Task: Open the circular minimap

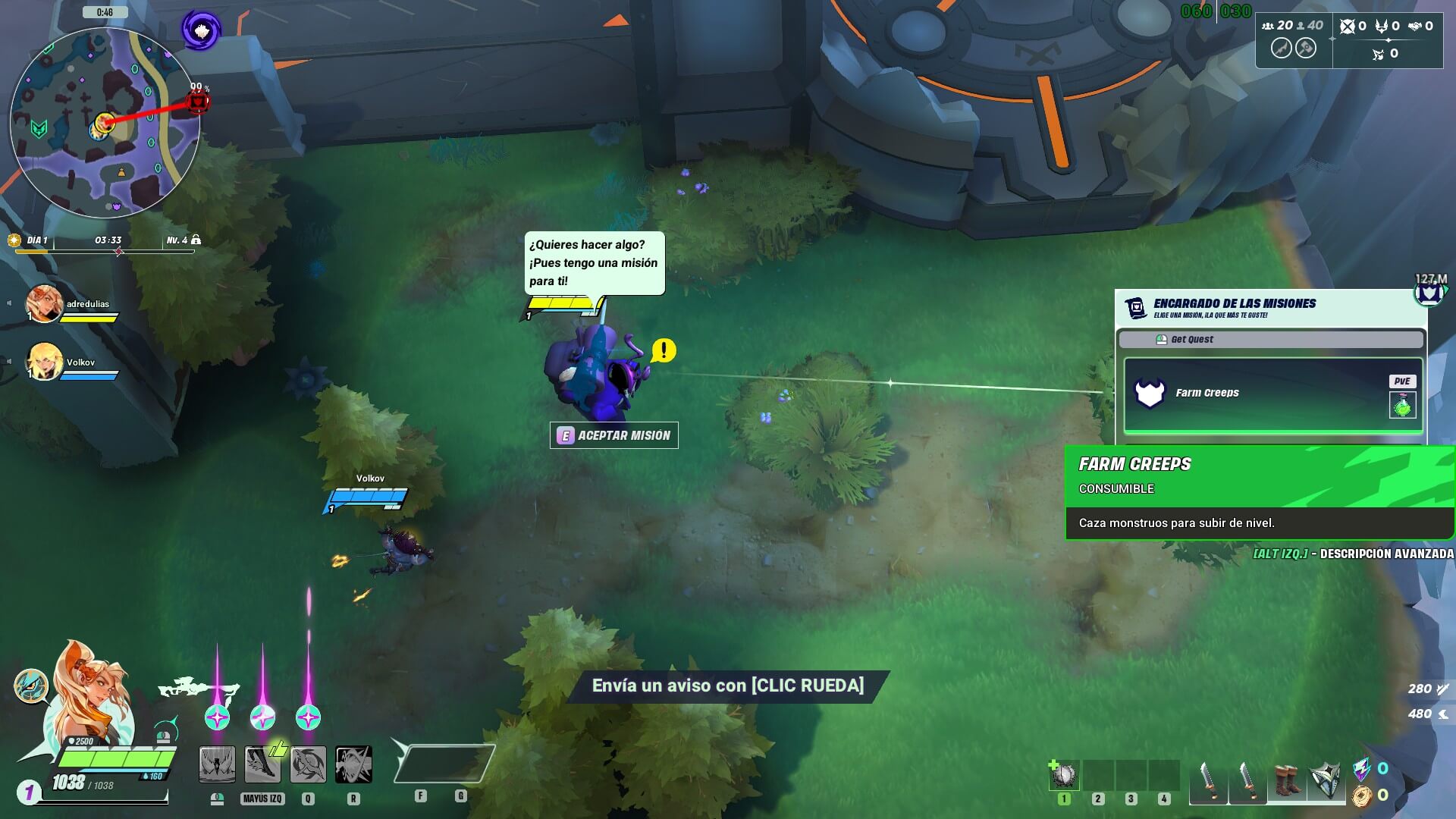Action: pyautogui.click(x=105, y=123)
